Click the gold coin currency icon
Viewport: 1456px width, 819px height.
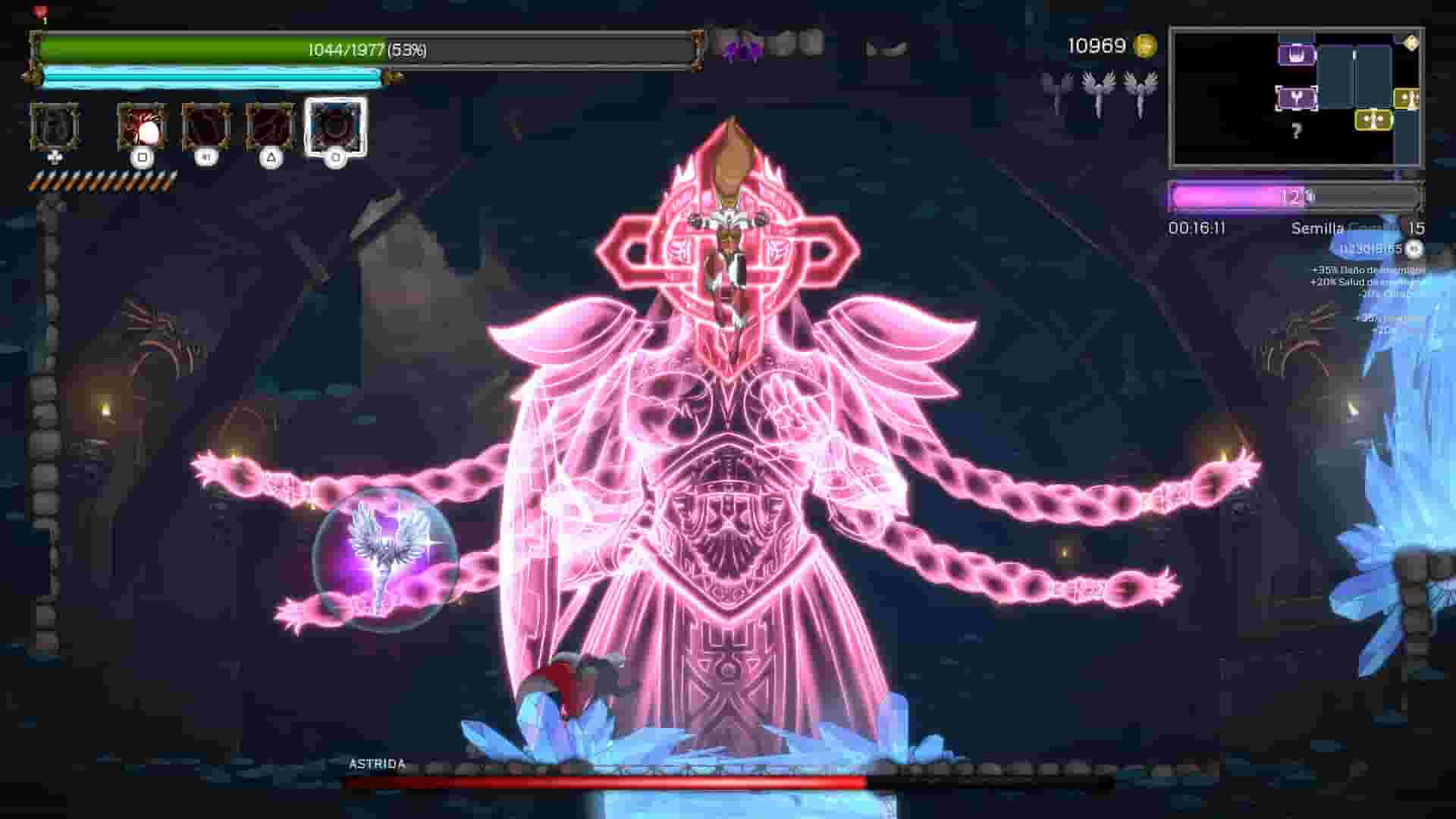[x=1145, y=47]
